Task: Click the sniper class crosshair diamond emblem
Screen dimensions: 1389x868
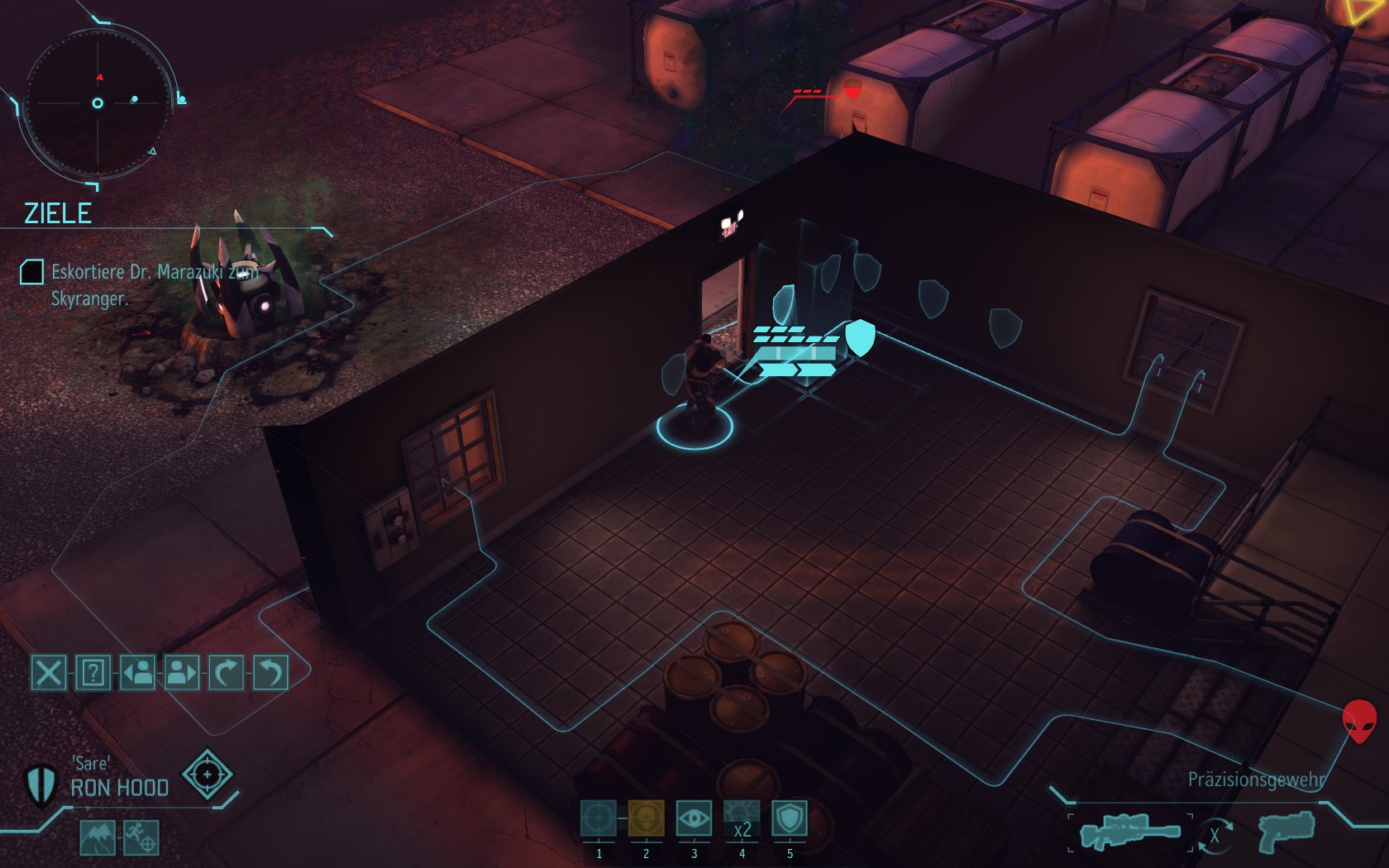Action: coord(207,775)
